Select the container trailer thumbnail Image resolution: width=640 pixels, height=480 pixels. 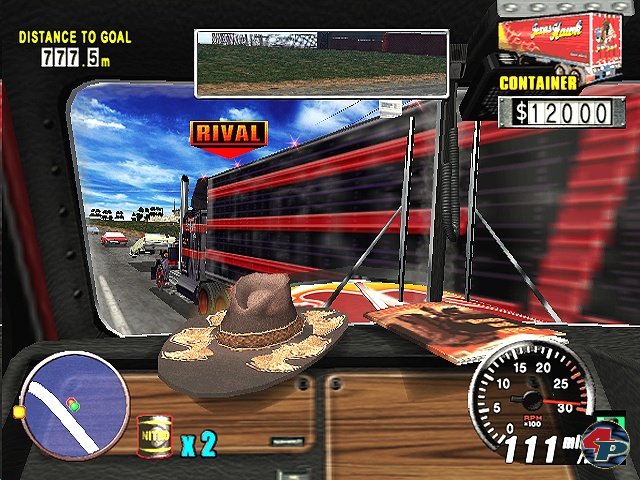pyautogui.click(x=565, y=39)
